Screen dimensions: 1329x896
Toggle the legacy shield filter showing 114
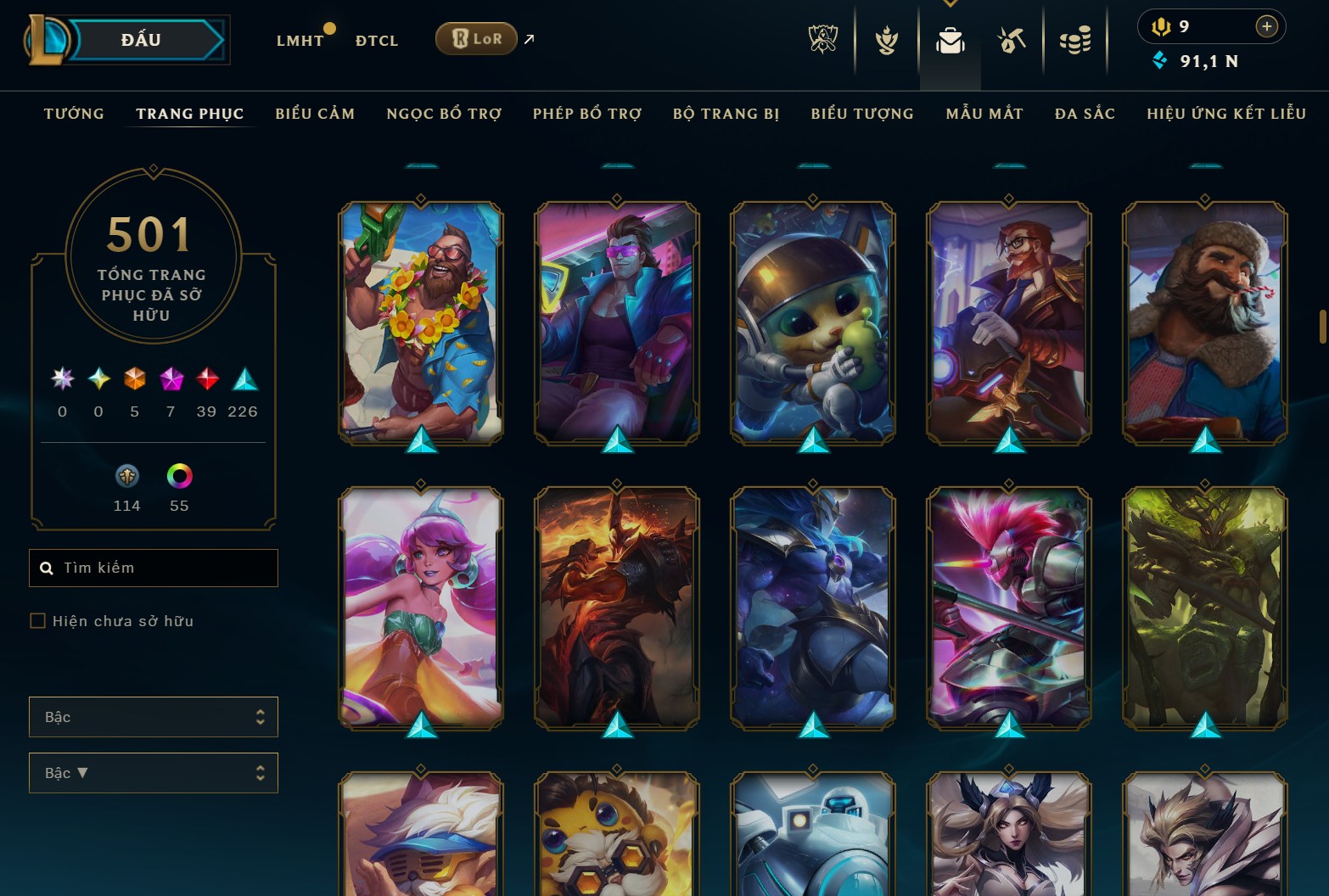click(x=126, y=476)
